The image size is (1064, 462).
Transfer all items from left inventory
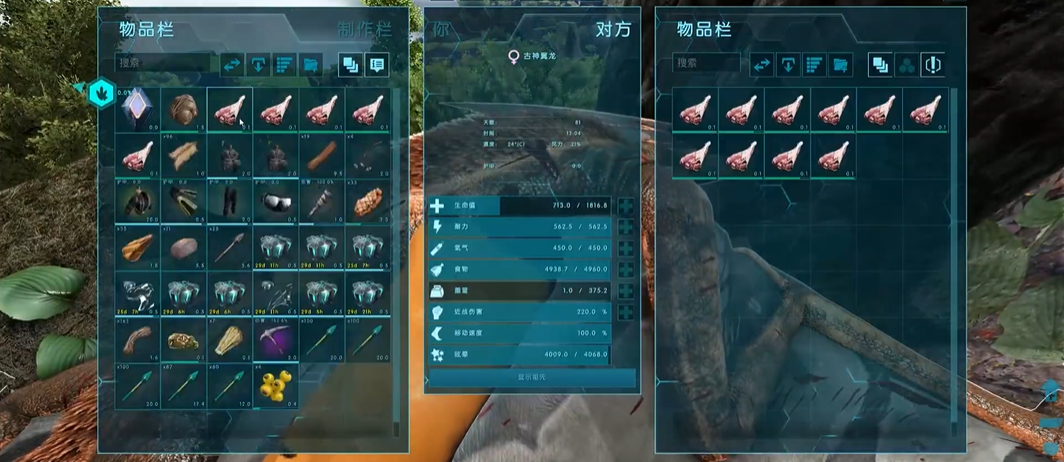click(x=231, y=64)
